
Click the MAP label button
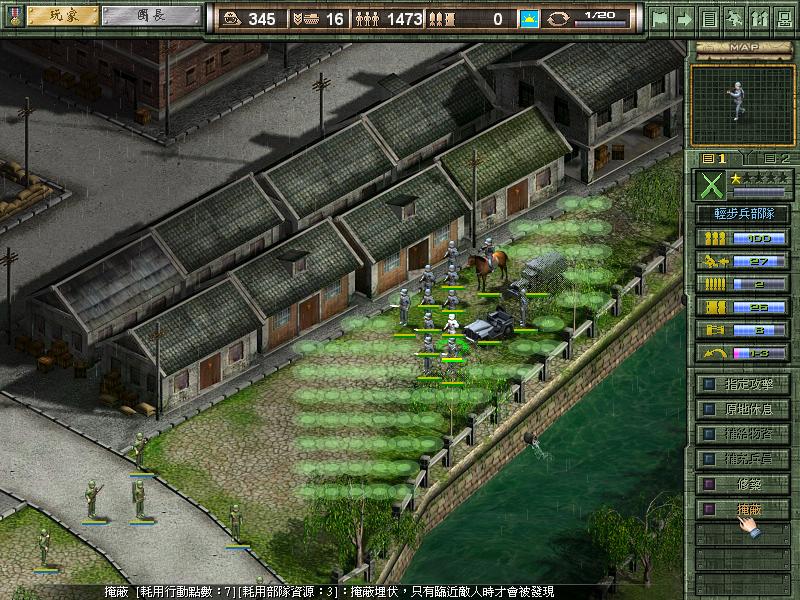click(740, 46)
